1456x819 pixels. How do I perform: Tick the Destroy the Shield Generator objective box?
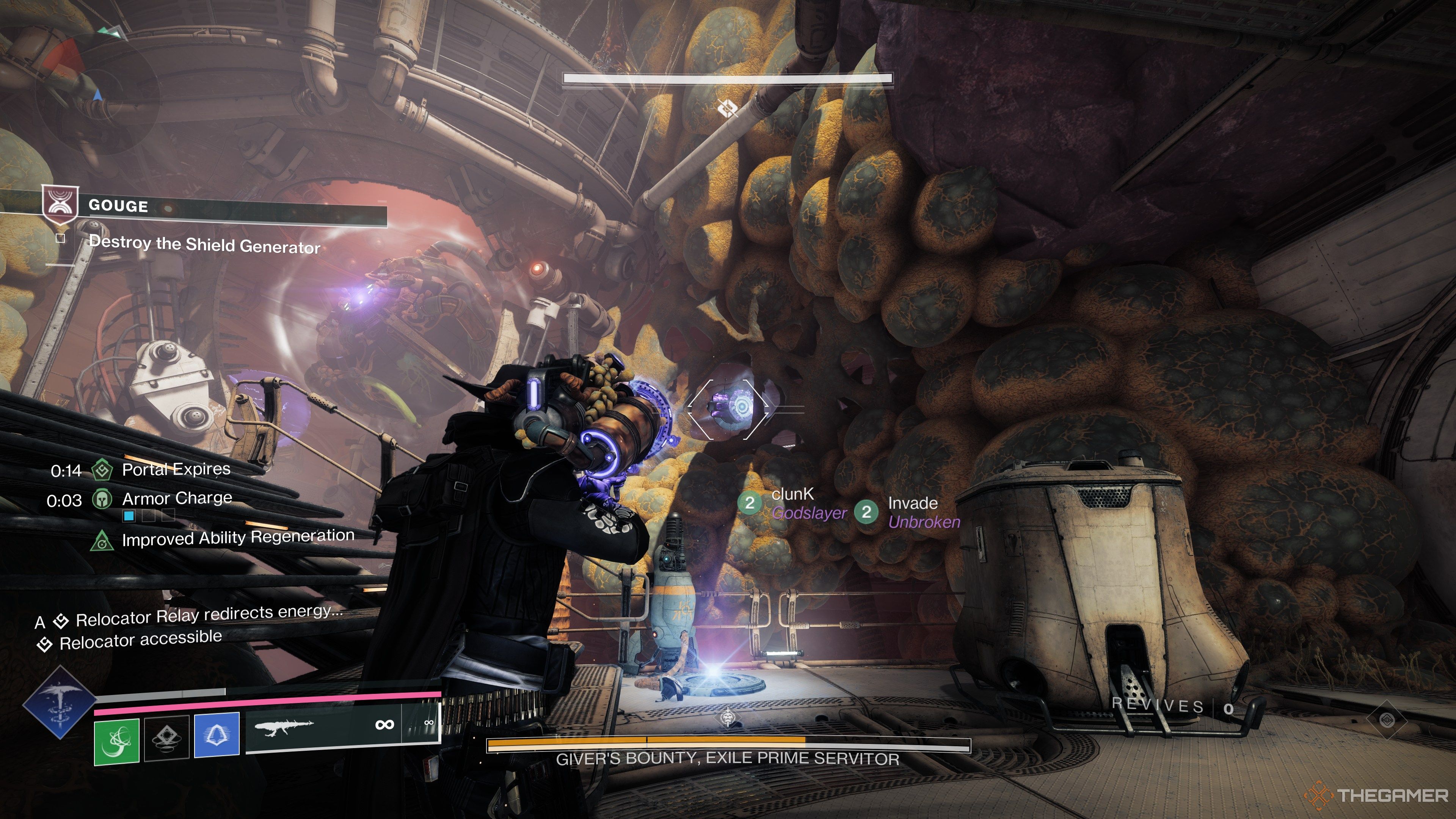61,238
